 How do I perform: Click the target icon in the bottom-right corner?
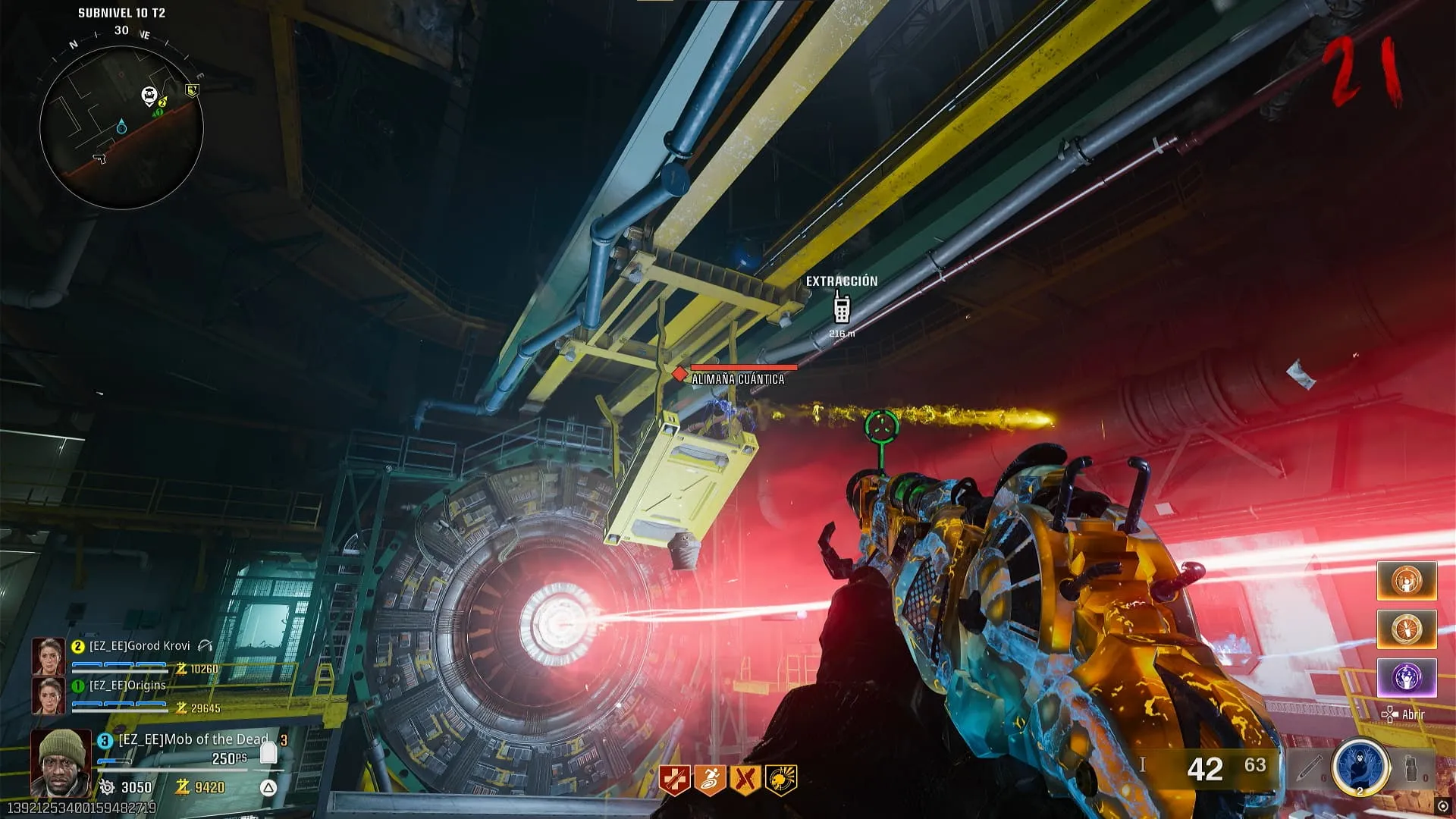[1443, 806]
